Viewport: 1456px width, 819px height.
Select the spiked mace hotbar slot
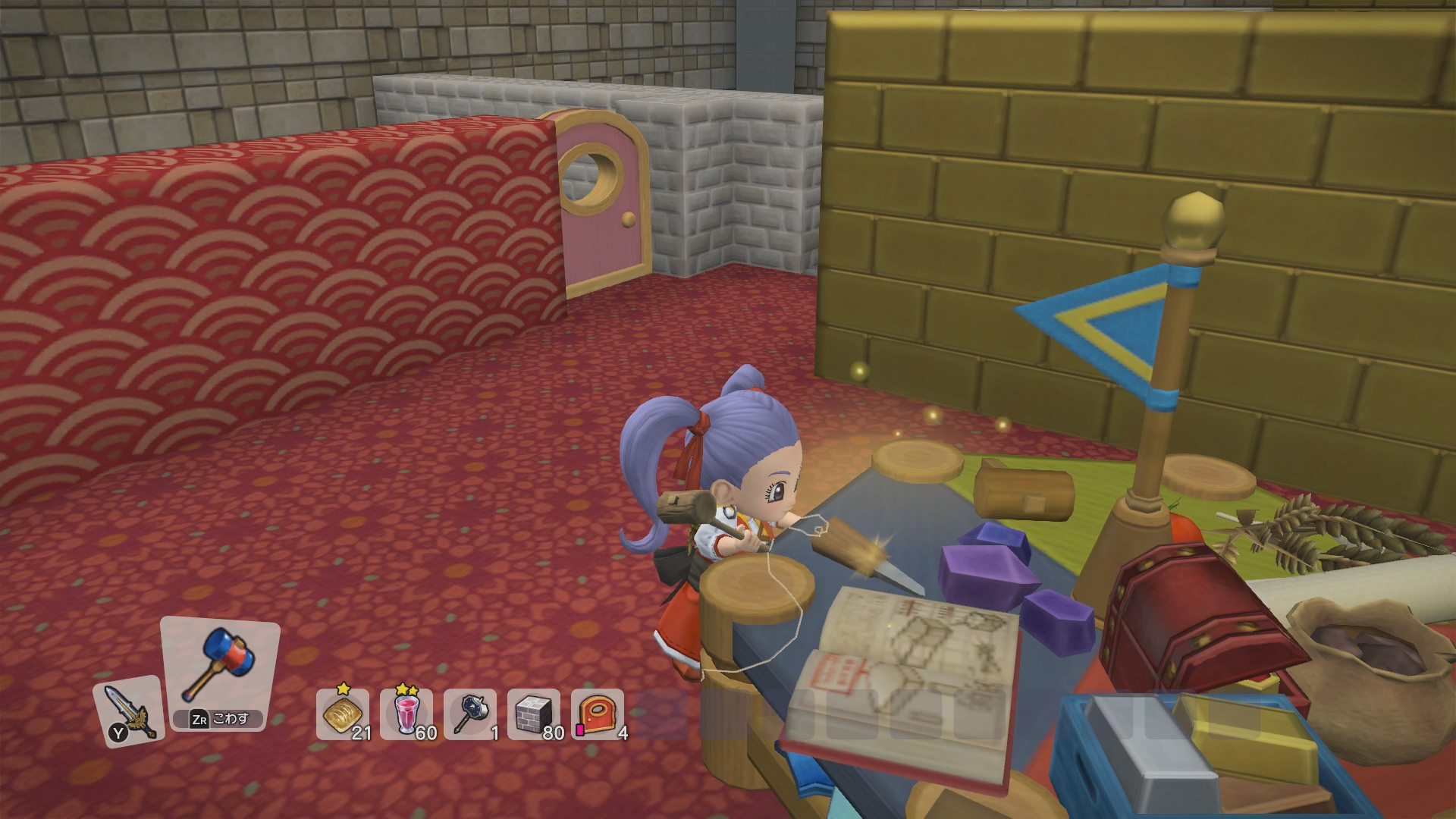point(470,714)
